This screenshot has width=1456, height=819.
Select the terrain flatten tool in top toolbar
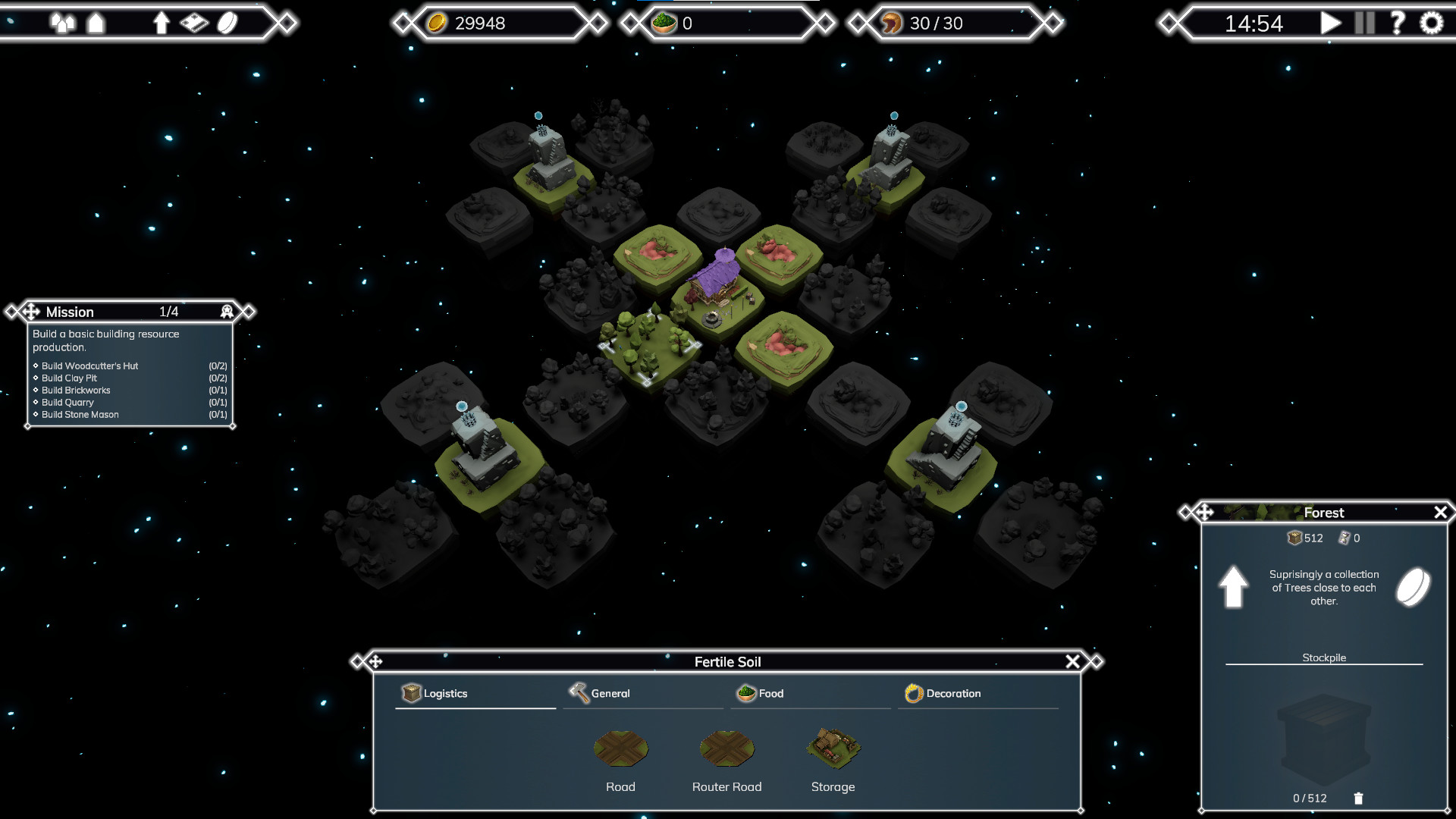coord(195,24)
